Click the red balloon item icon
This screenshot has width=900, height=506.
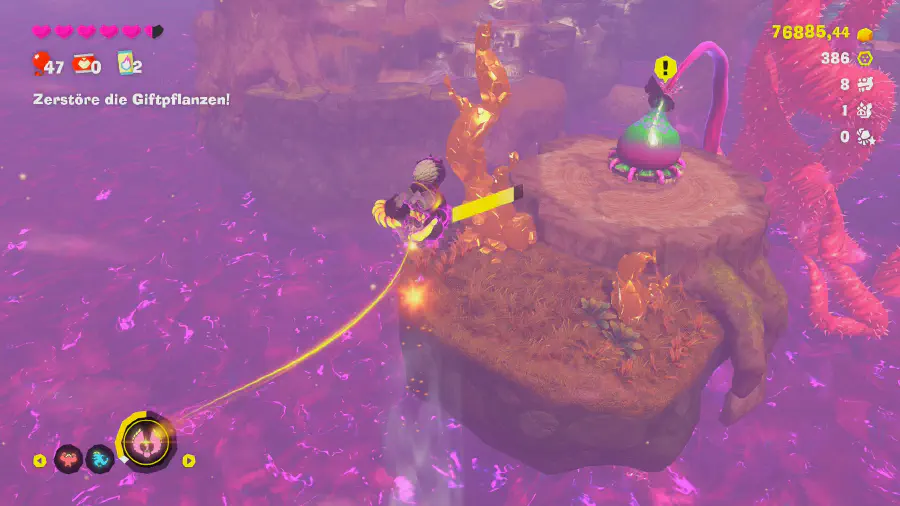pos(39,66)
